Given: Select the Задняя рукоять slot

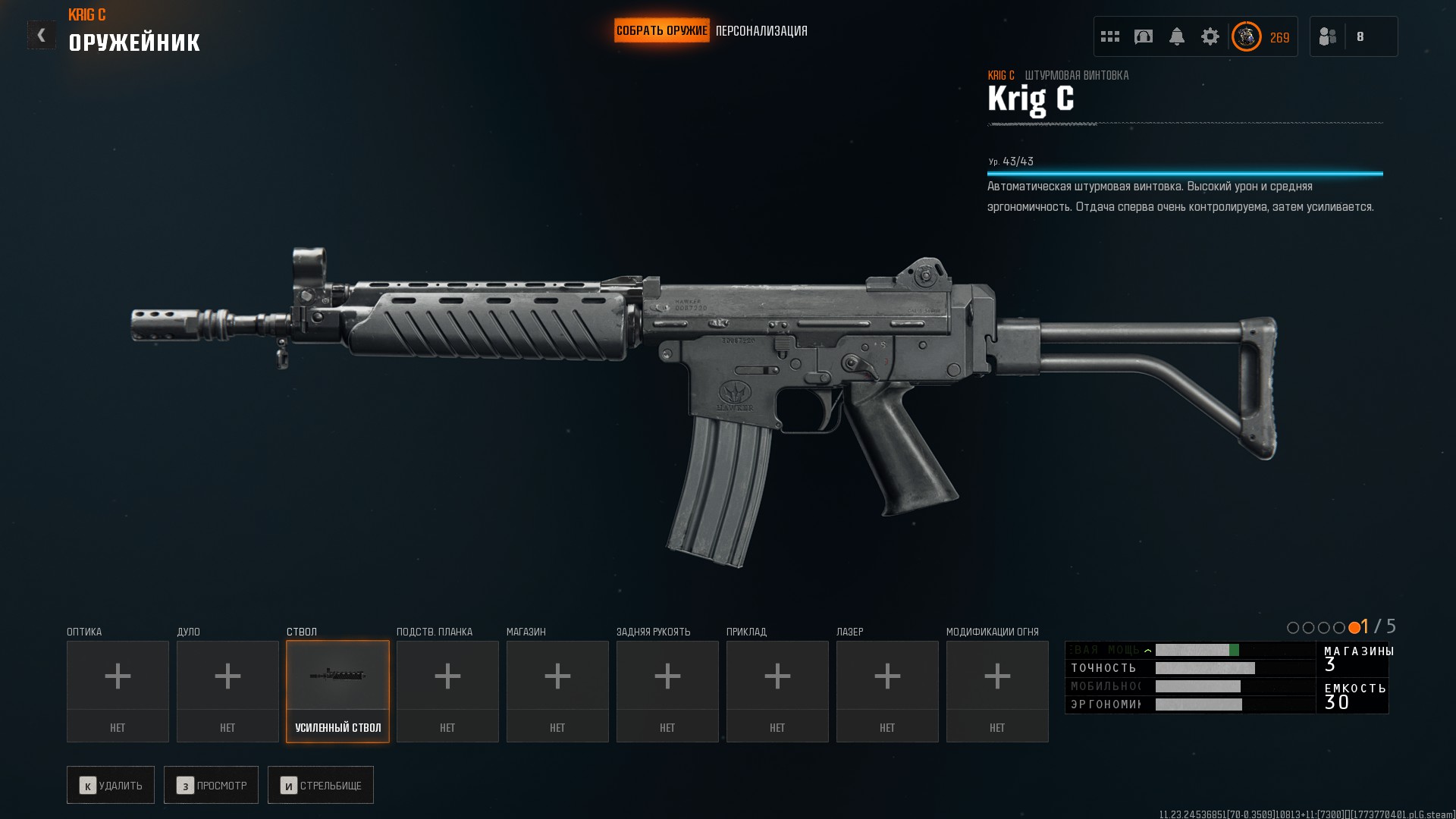Looking at the screenshot, I should 667,691.
